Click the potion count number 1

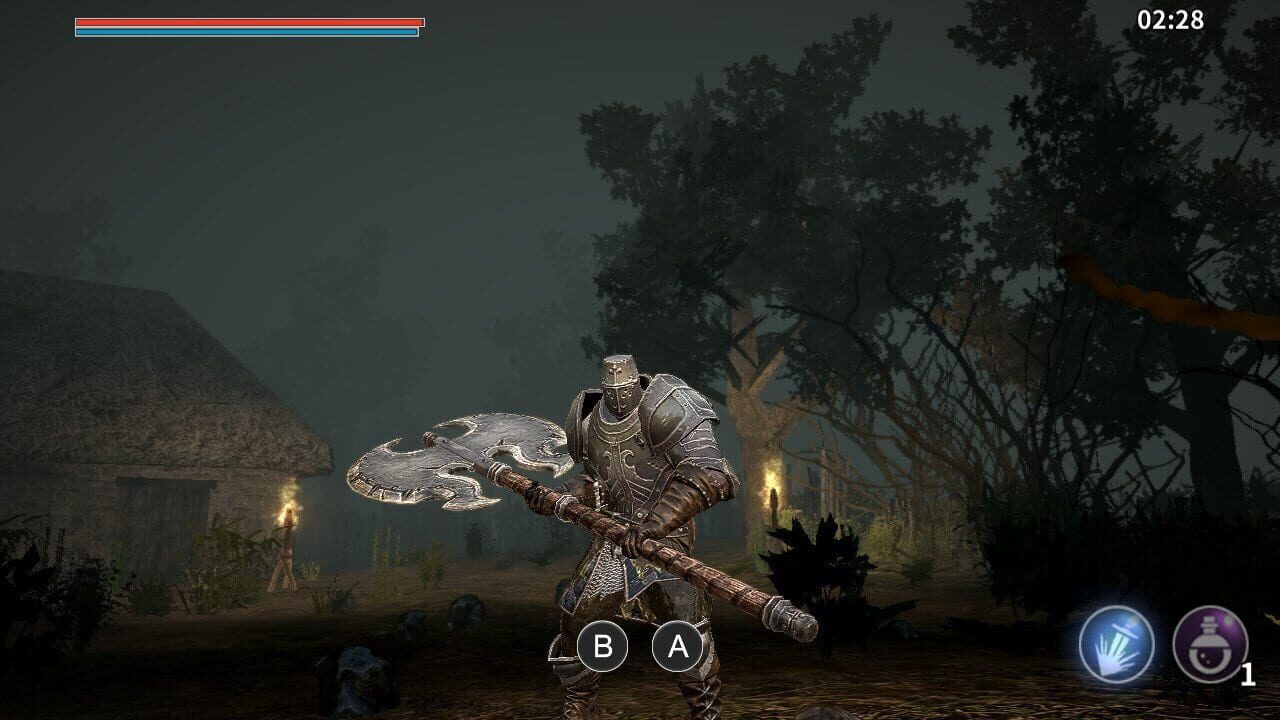click(x=1246, y=673)
